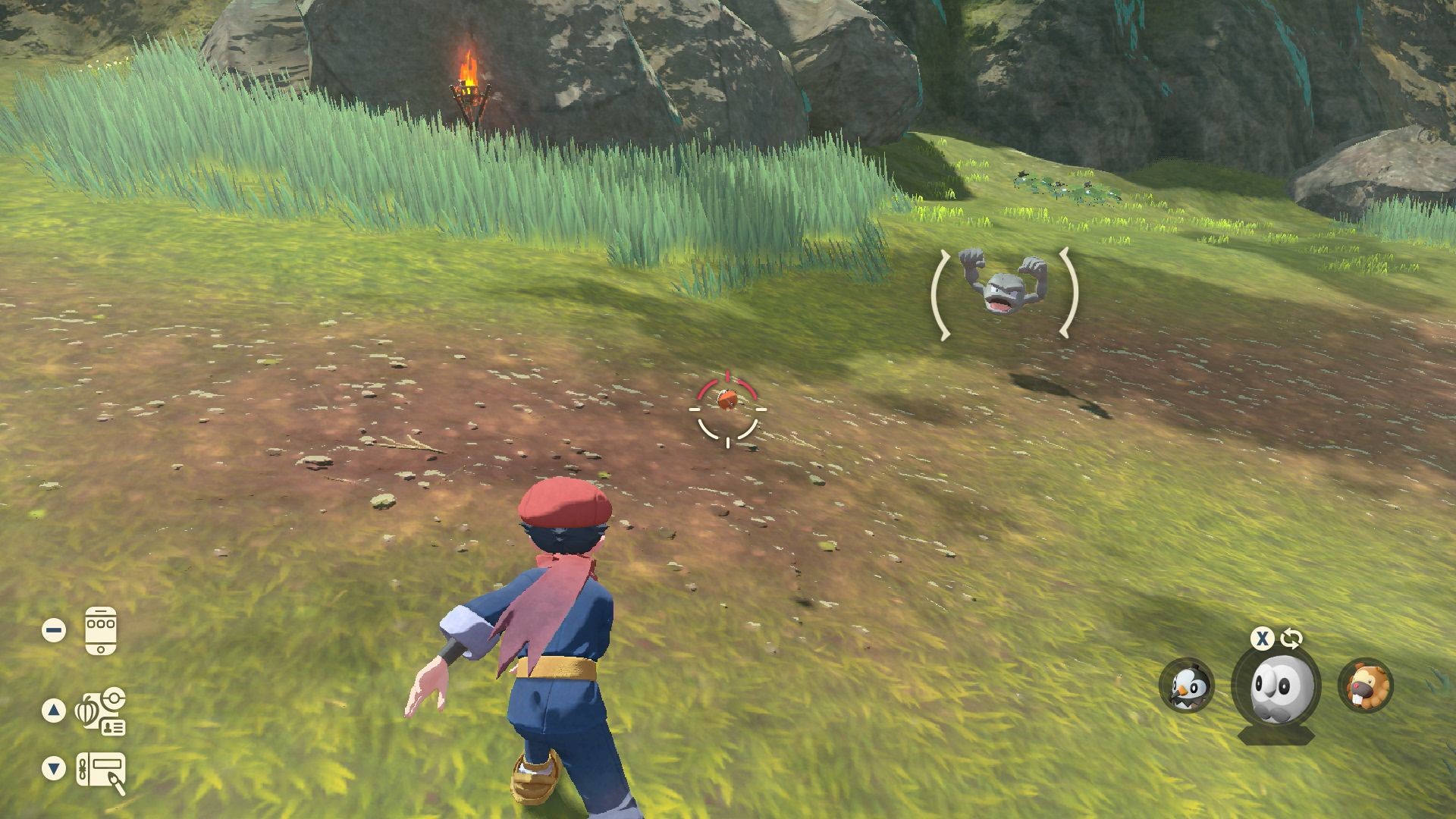This screenshot has width=1456, height=819.
Task: Select Starly's icon in the party wheel
Action: coord(1186,685)
